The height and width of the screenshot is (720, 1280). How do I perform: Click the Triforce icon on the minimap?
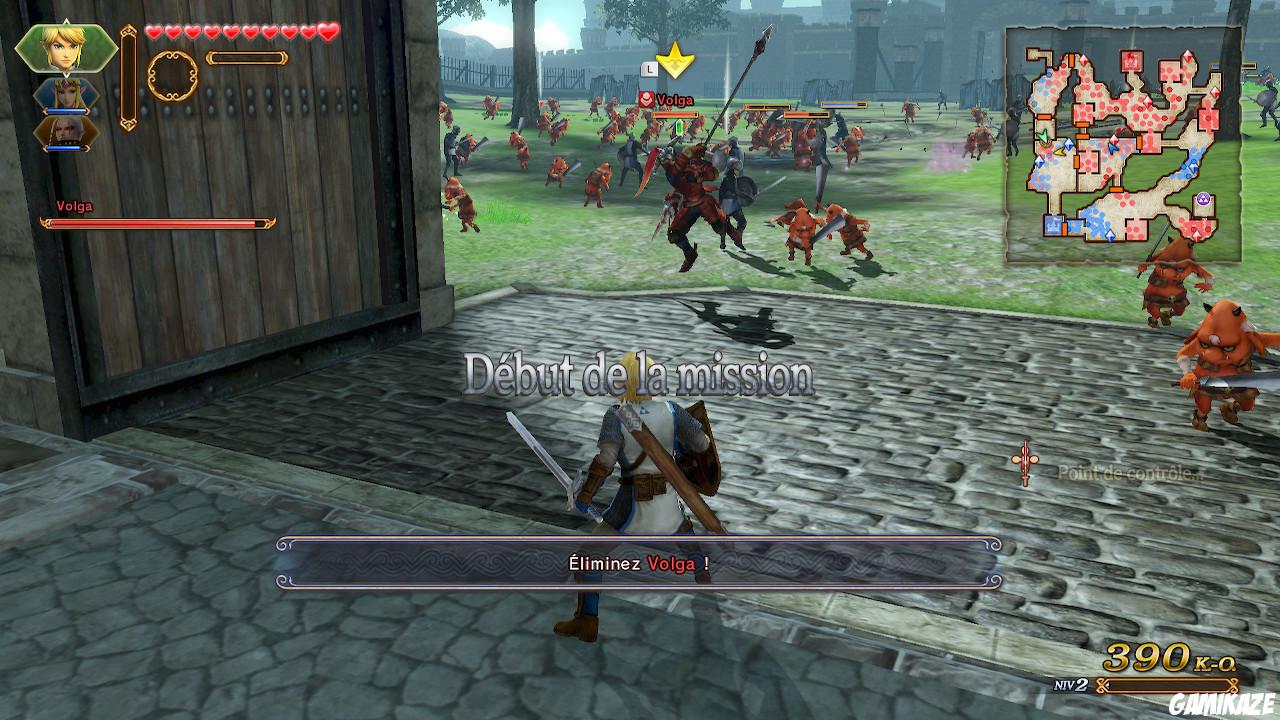click(1204, 198)
